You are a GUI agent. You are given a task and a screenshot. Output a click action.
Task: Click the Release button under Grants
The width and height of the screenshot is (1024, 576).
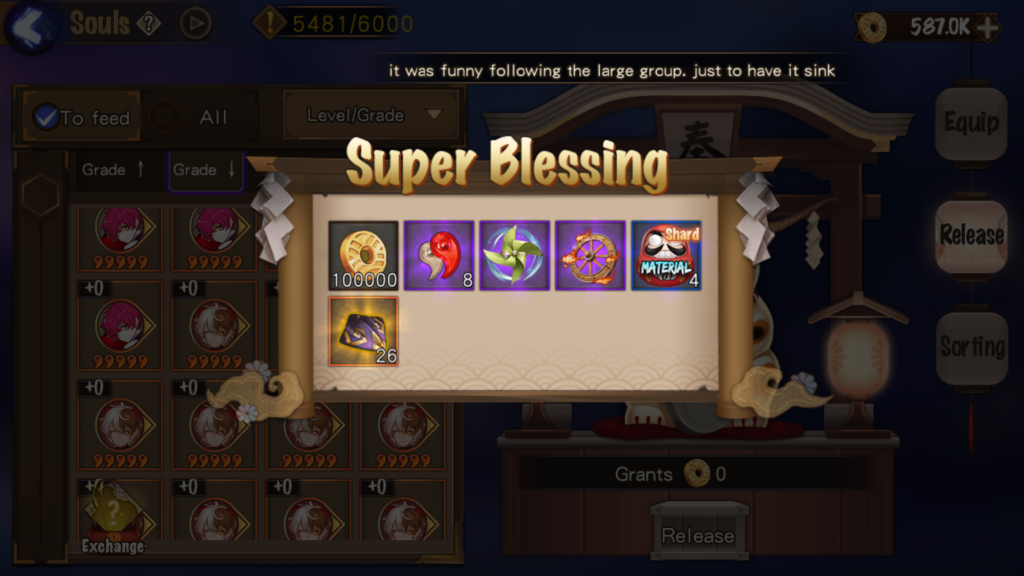coord(698,535)
